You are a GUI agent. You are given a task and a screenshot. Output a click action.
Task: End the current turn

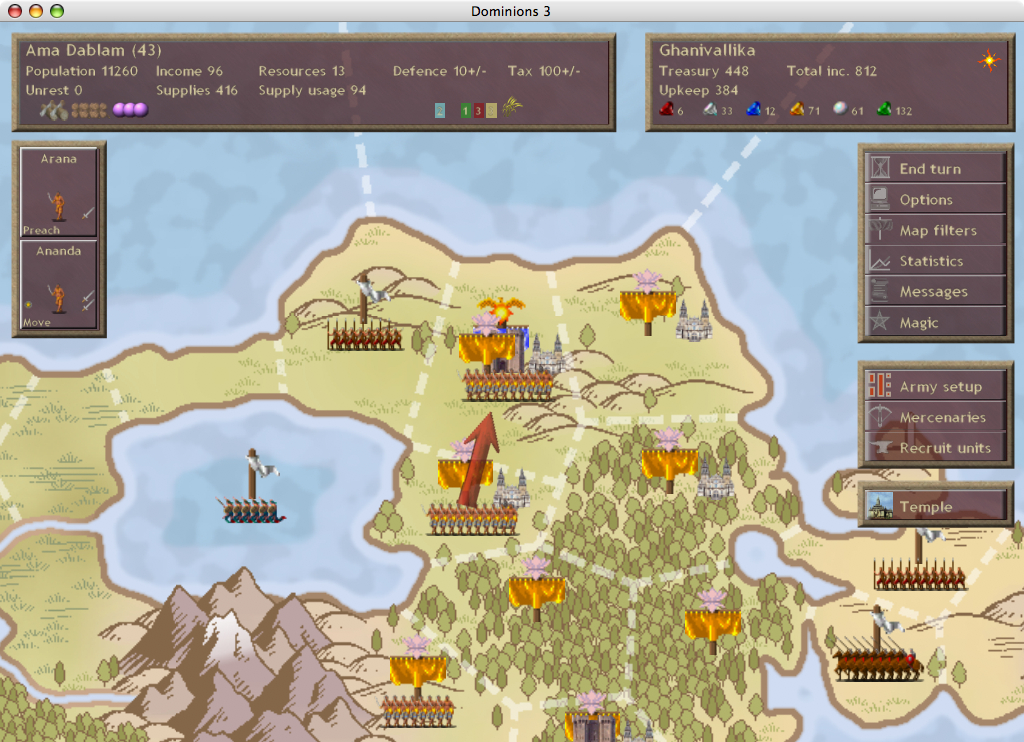tap(935, 169)
